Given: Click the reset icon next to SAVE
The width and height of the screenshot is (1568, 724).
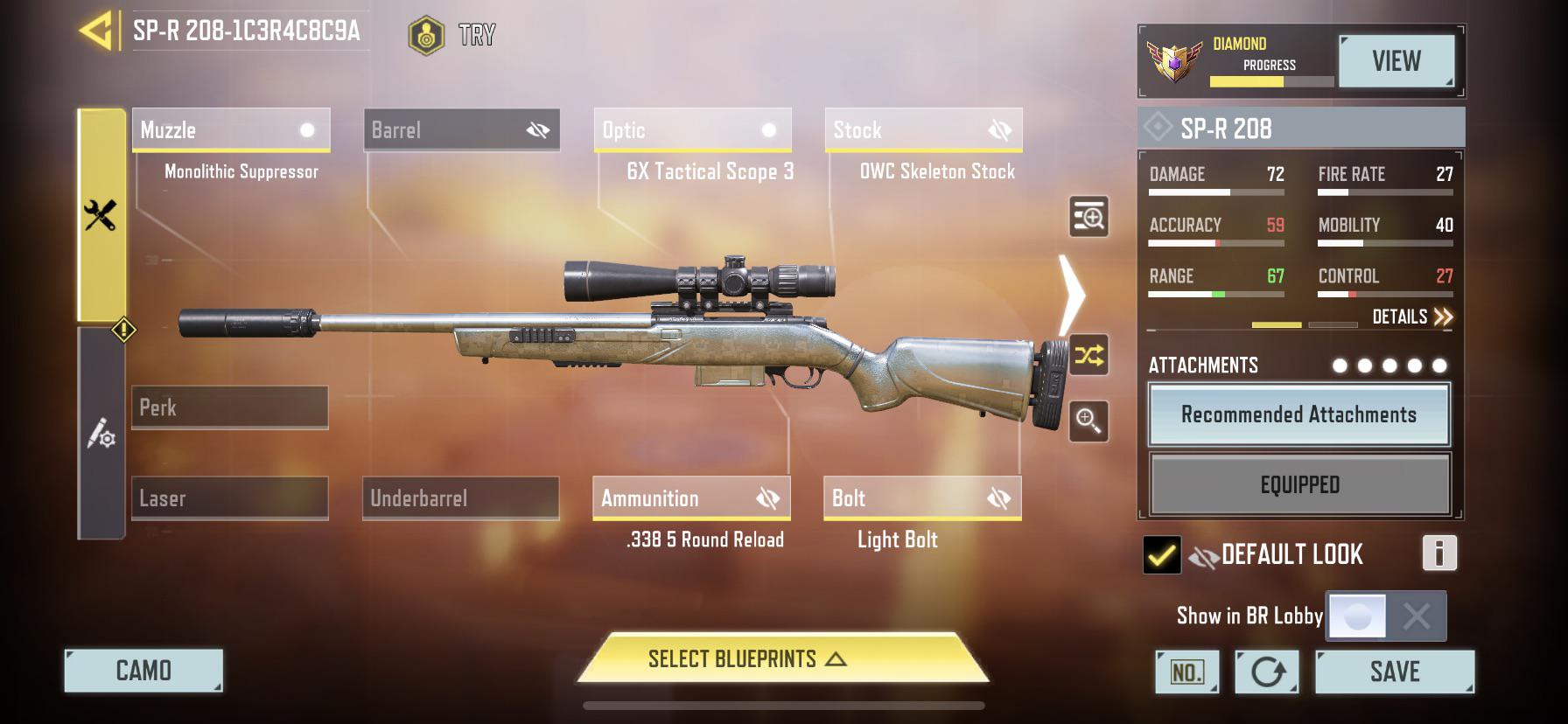Looking at the screenshot, I should tap(1266, 672).
